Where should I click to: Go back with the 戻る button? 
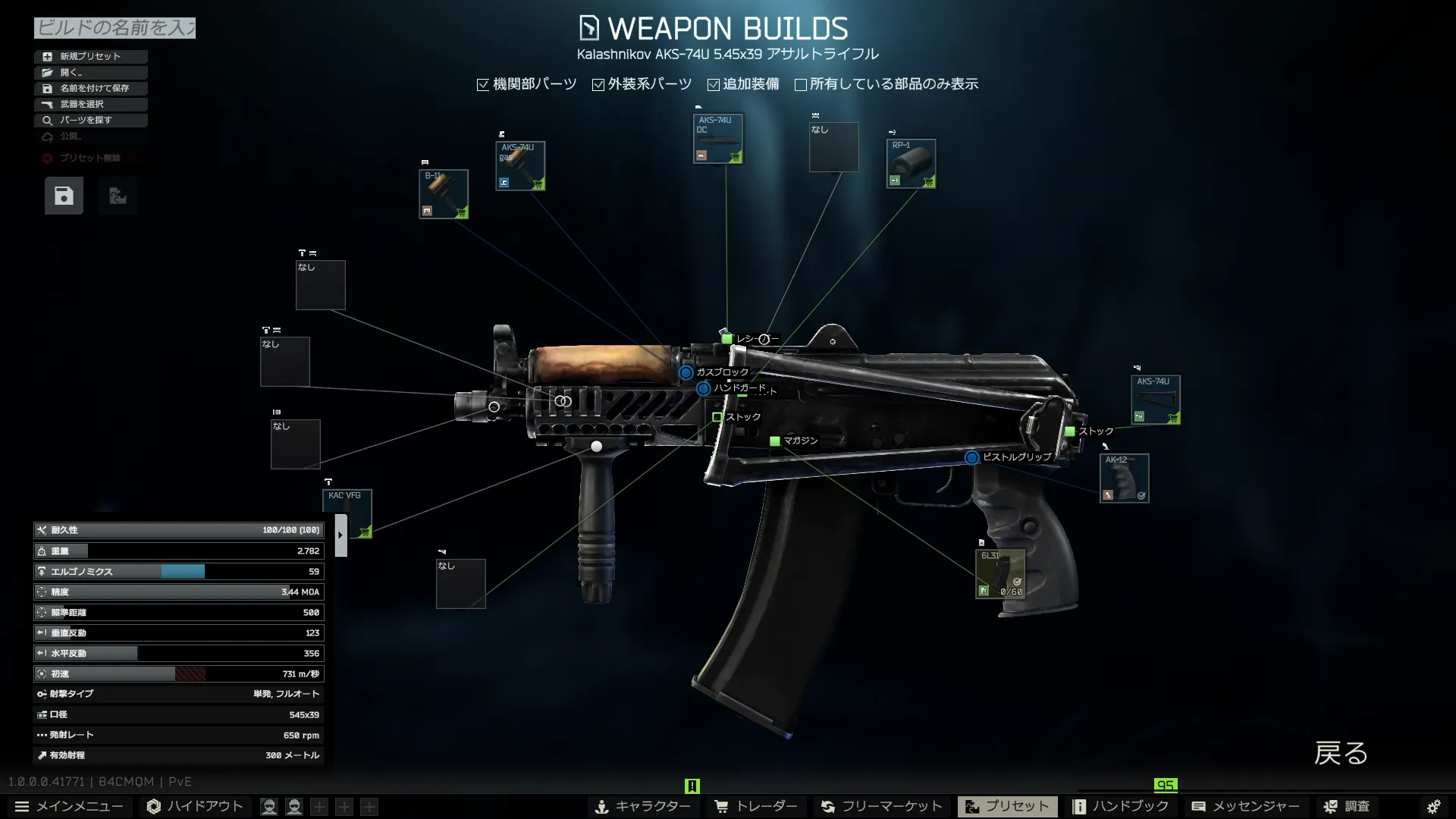(x=1340, y=753)
